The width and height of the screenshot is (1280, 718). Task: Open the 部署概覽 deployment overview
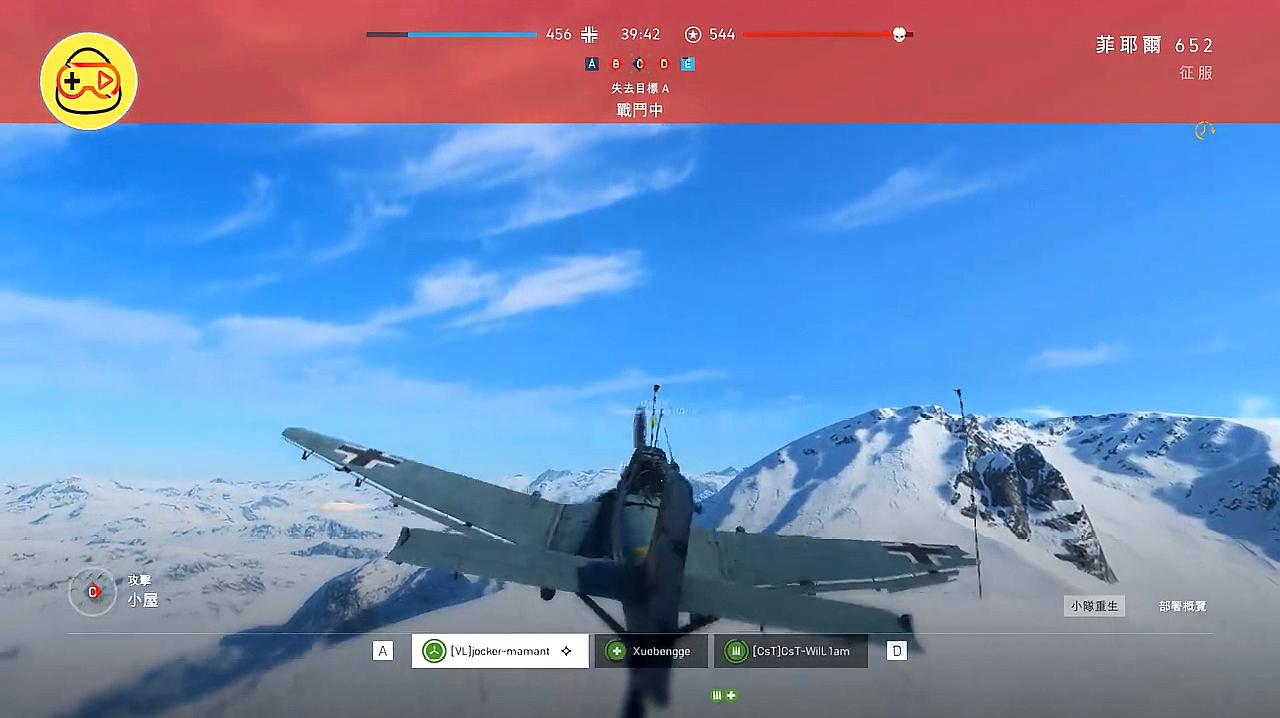click(x=1182, y=606)
